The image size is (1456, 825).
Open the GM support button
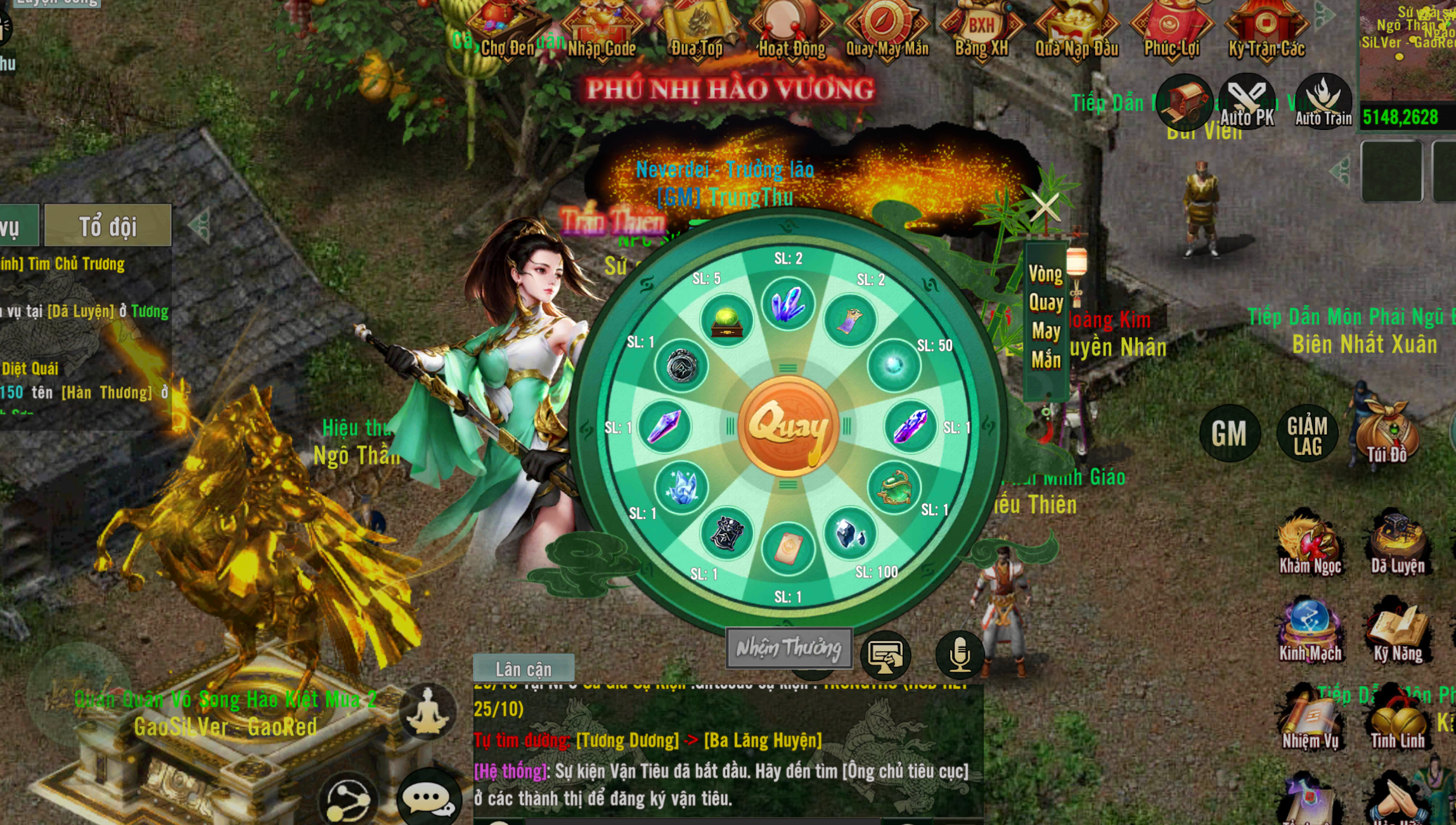tap(1229, 433)
